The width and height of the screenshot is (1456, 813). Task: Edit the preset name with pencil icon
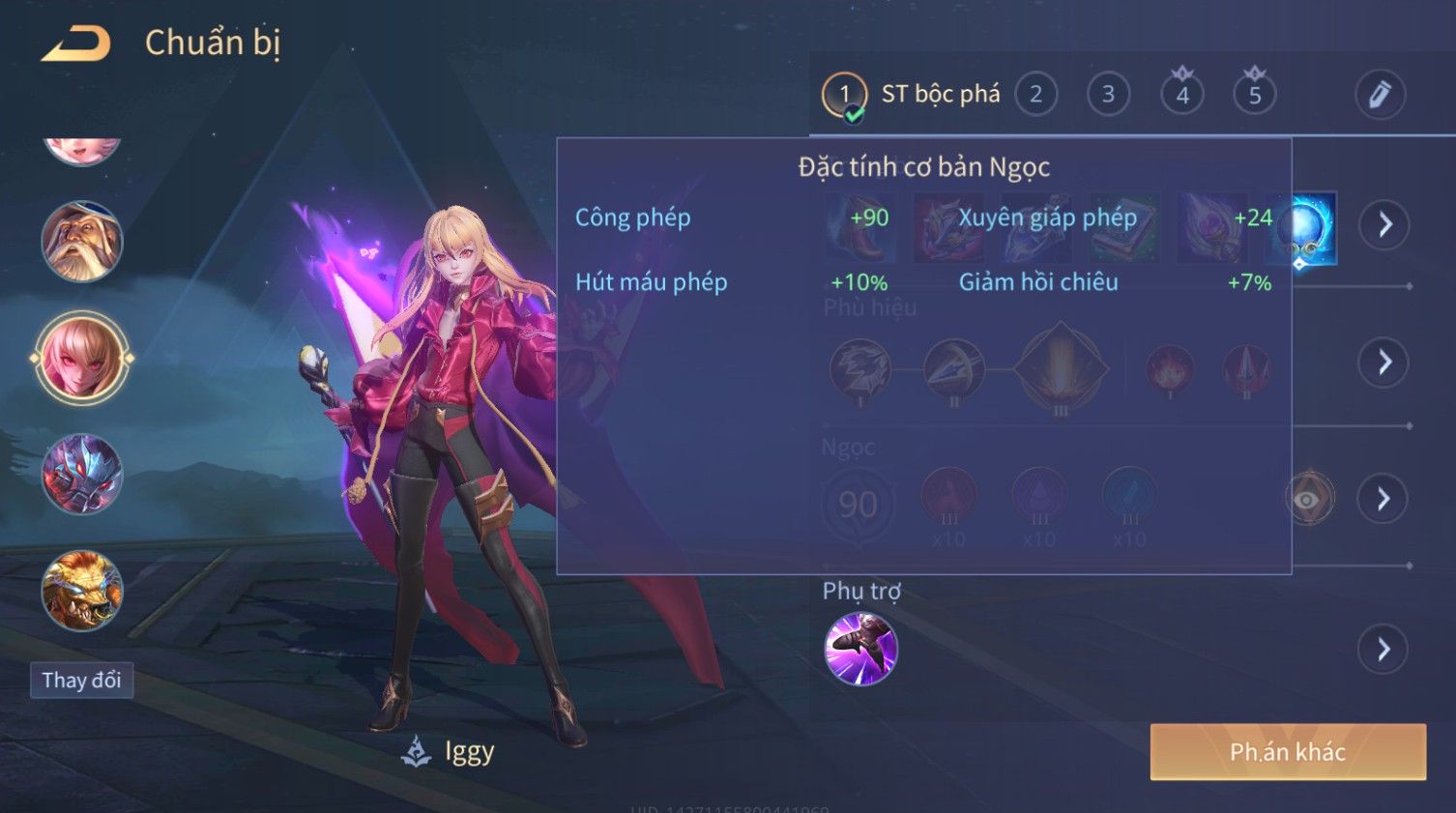click(x=1379, y=95)
